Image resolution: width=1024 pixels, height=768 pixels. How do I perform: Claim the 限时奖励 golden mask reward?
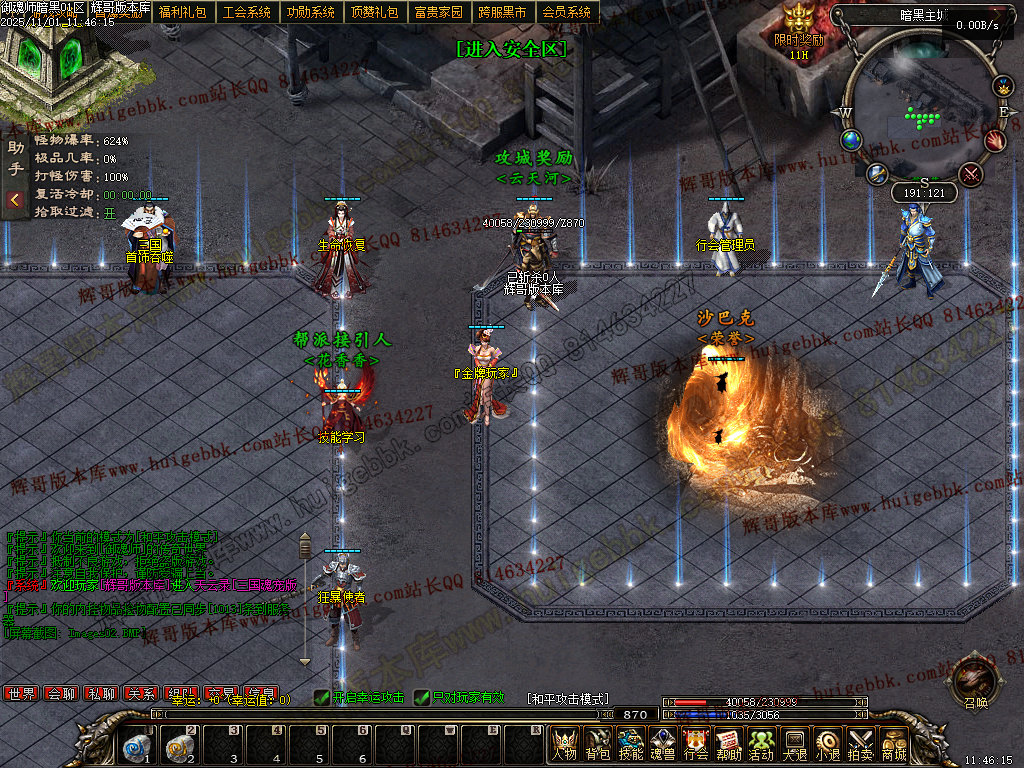(x=798, y=22)
